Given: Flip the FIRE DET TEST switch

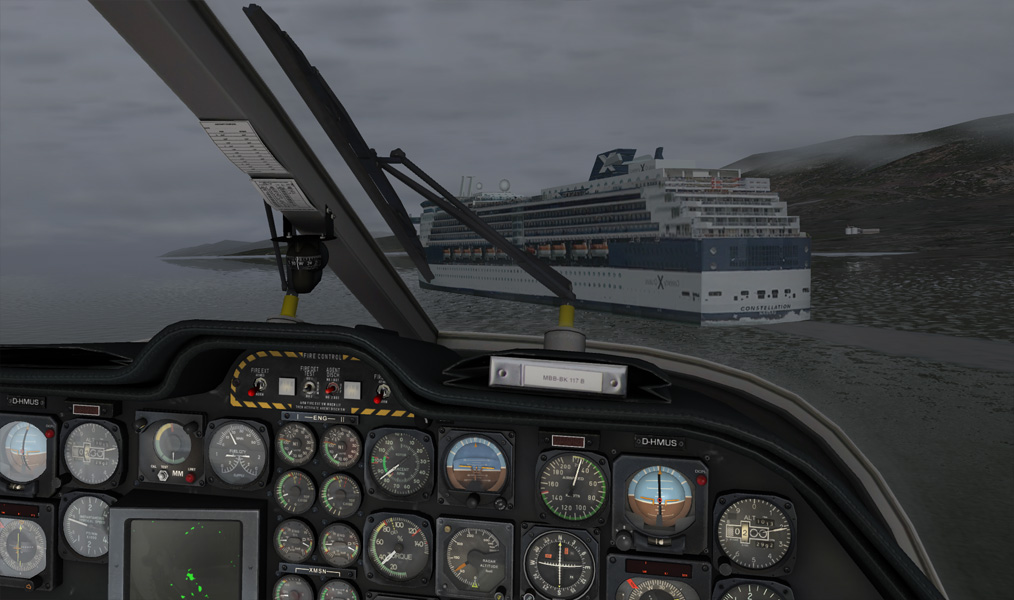Looking at the screenshot, I should point(310,386).
